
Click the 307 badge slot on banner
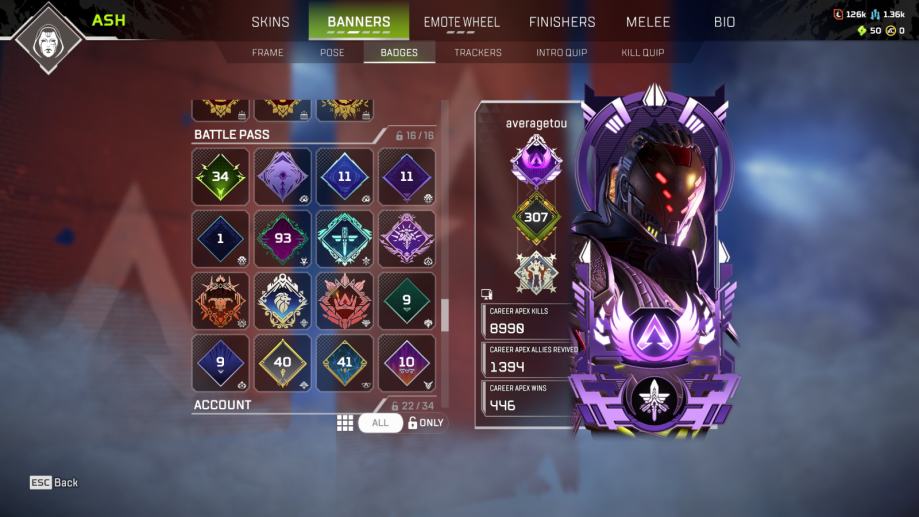(537, 217)
